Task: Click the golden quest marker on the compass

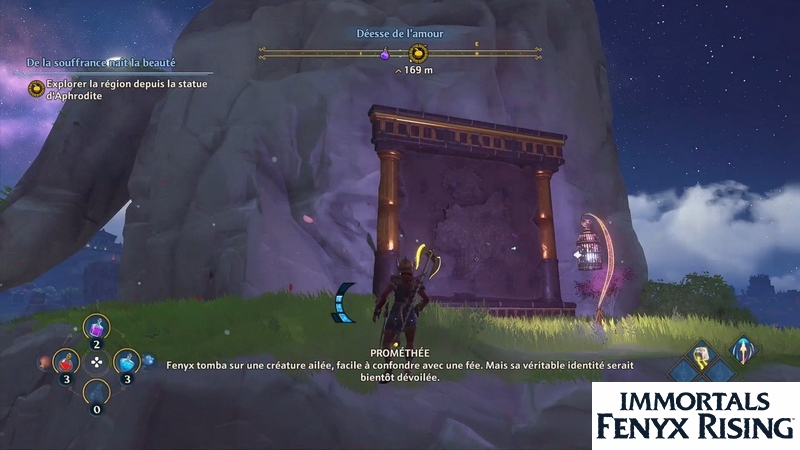Action: click(419, 54)
